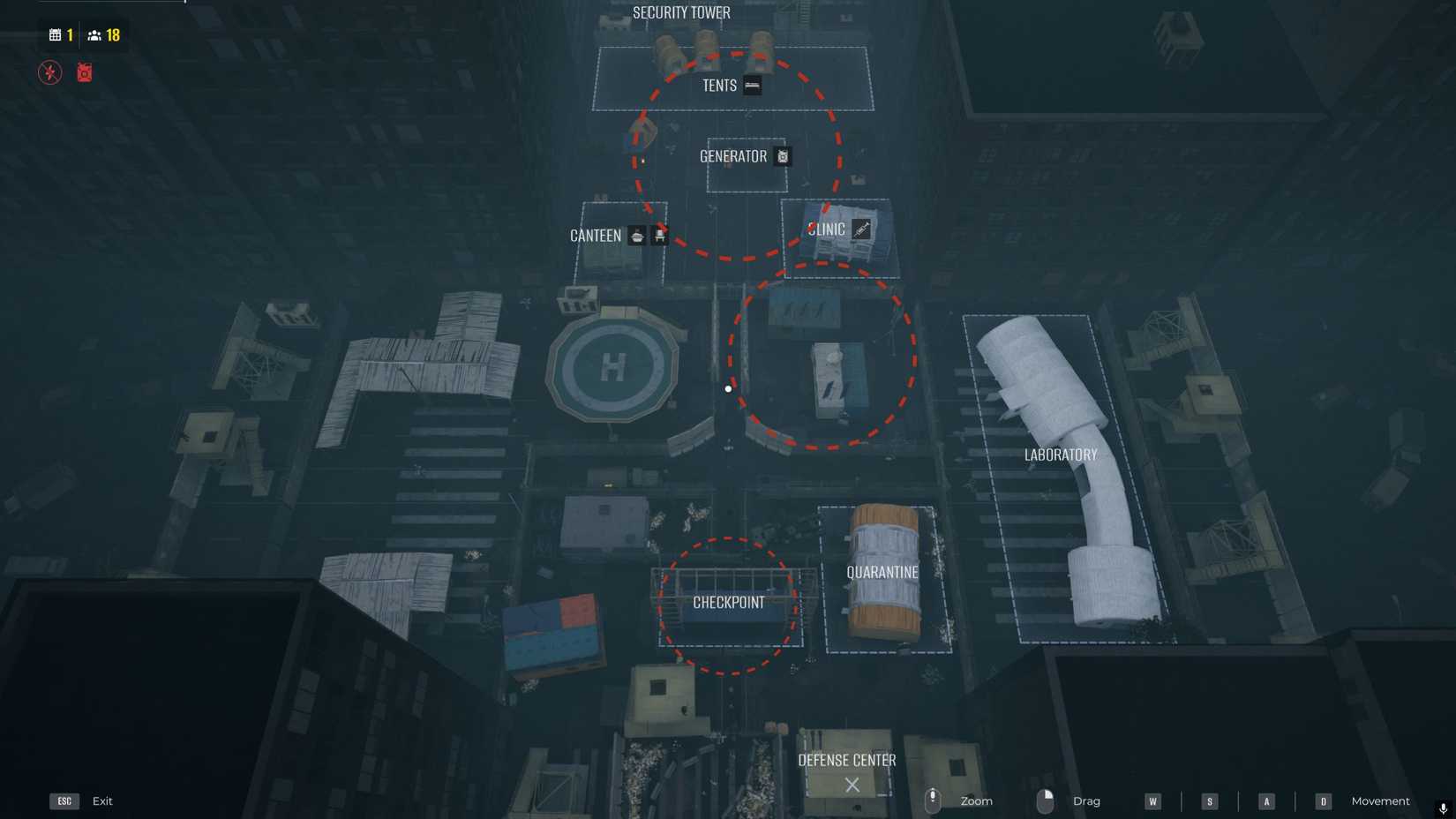1456x819 pixels.
Task: Click the red fuel canister warning icon
Action: pyautogui.click(x=84, y=72)
